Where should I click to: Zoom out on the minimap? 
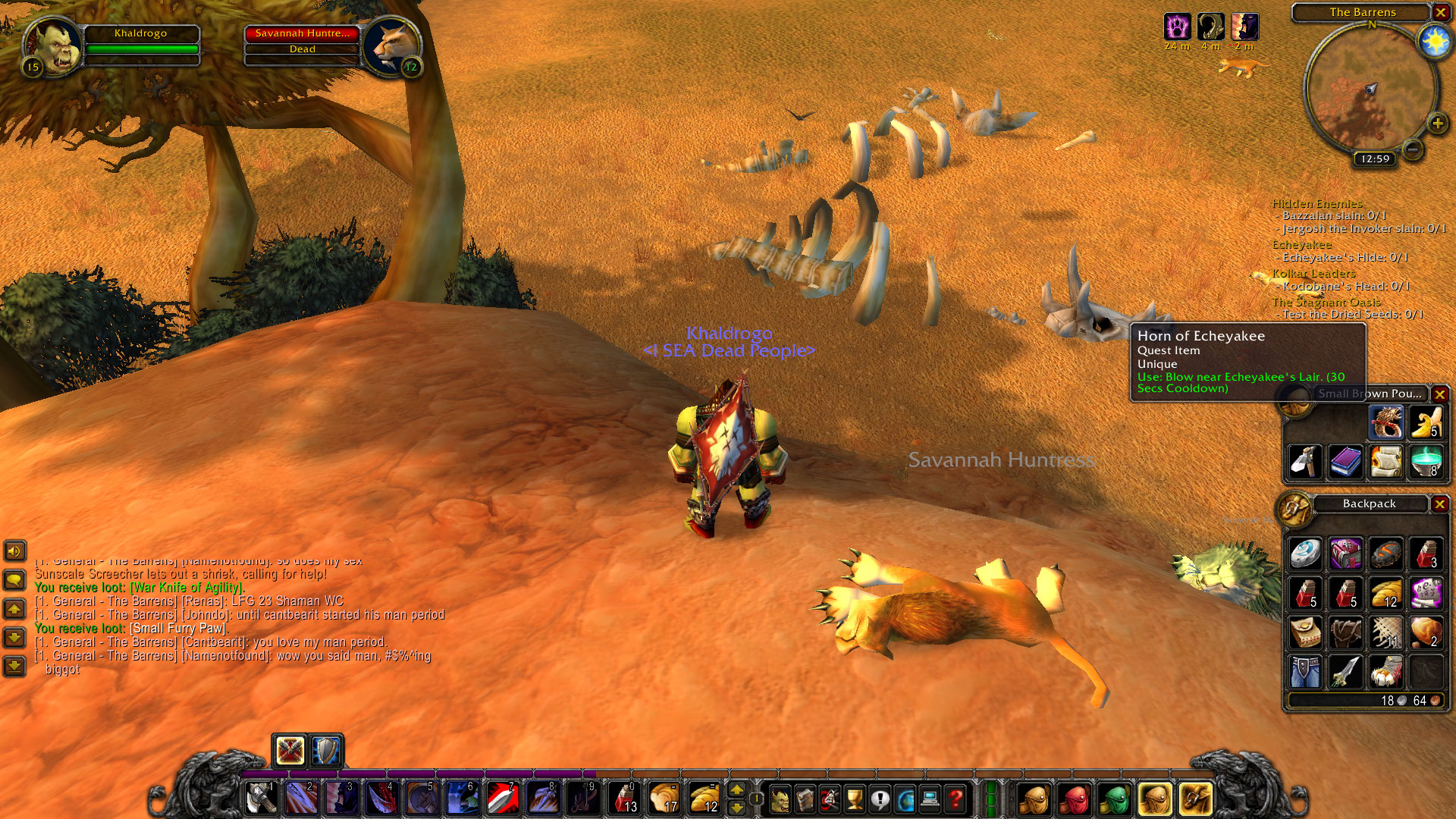[x=1413, y=149]
